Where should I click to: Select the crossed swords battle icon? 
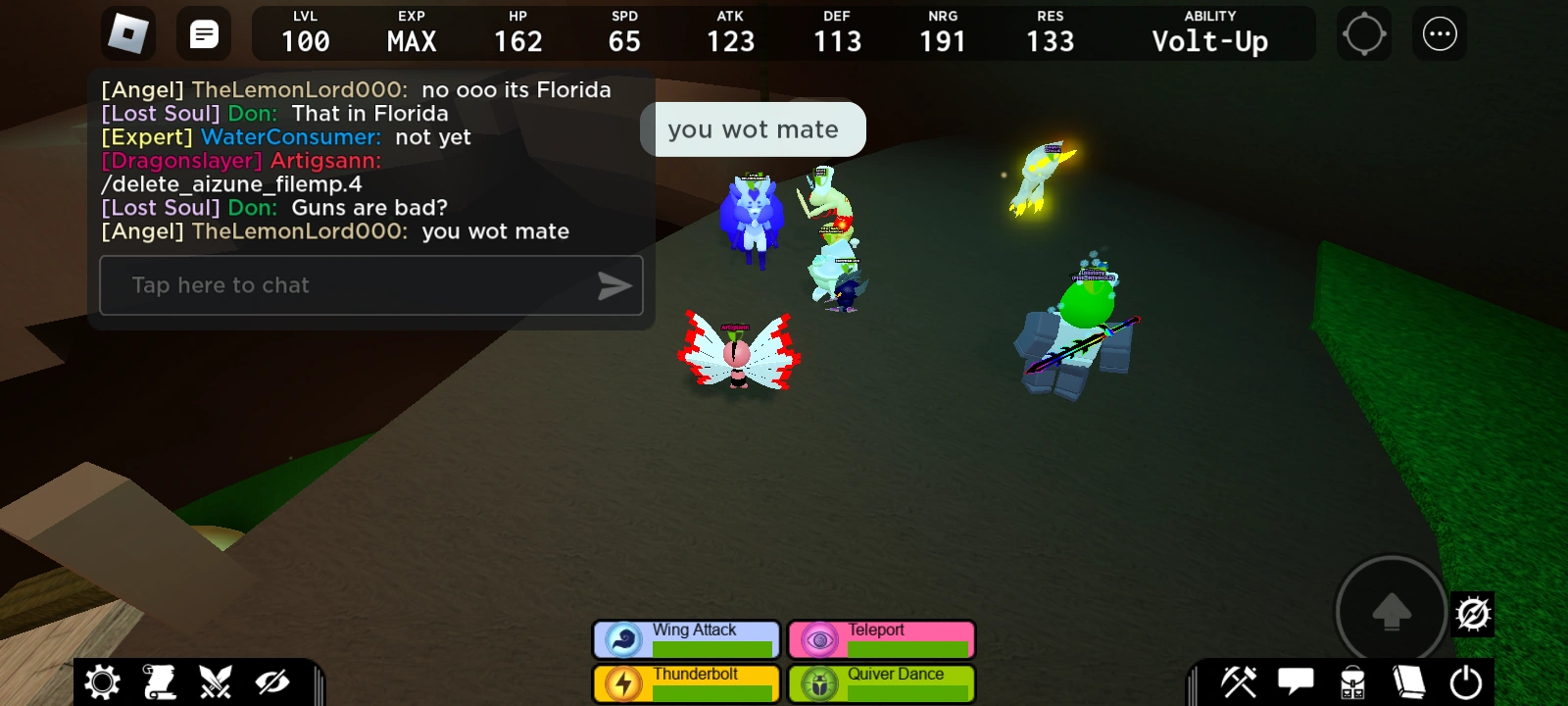pos(217,680)
